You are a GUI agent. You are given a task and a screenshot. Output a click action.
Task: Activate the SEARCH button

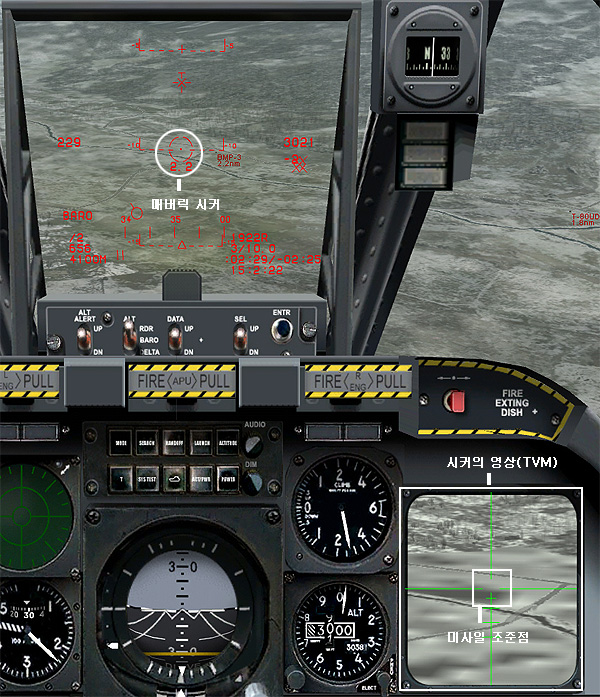[147, 443]
